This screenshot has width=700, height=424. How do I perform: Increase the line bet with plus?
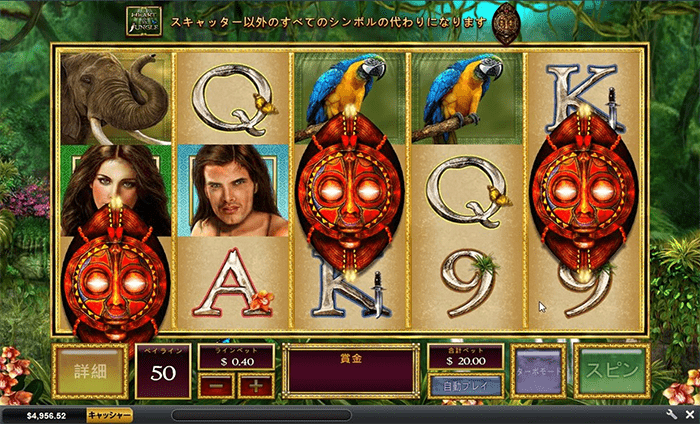coord(255,385)
